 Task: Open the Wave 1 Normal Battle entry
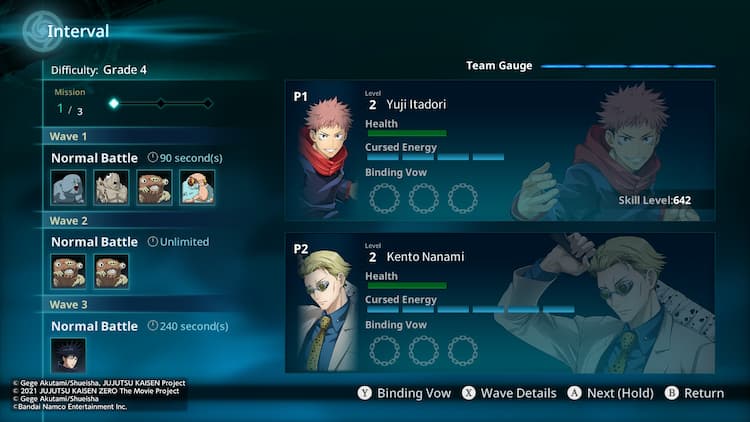click(95, 158)
